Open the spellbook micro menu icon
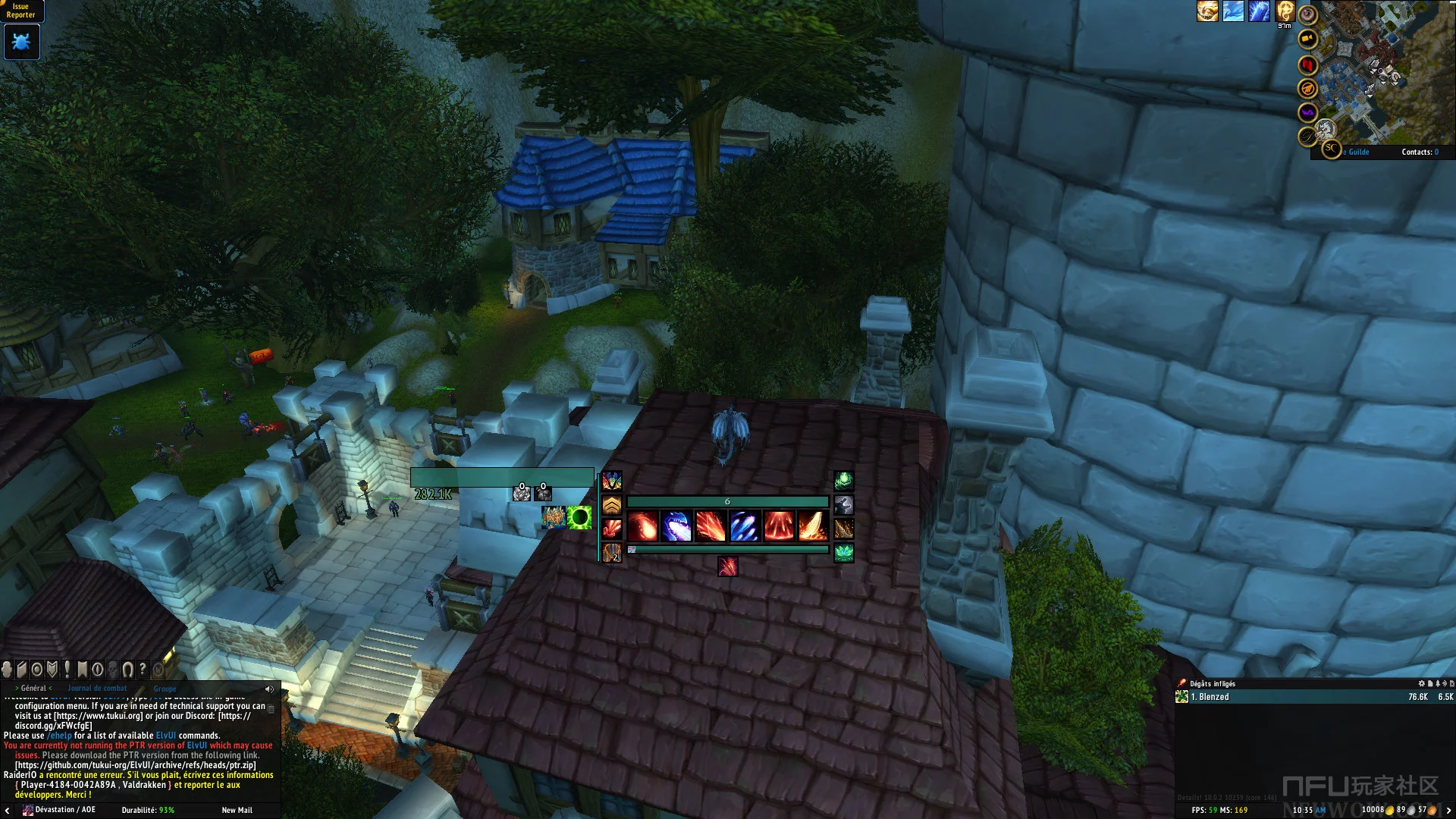 pyautogui.click(x=22, y=670)
